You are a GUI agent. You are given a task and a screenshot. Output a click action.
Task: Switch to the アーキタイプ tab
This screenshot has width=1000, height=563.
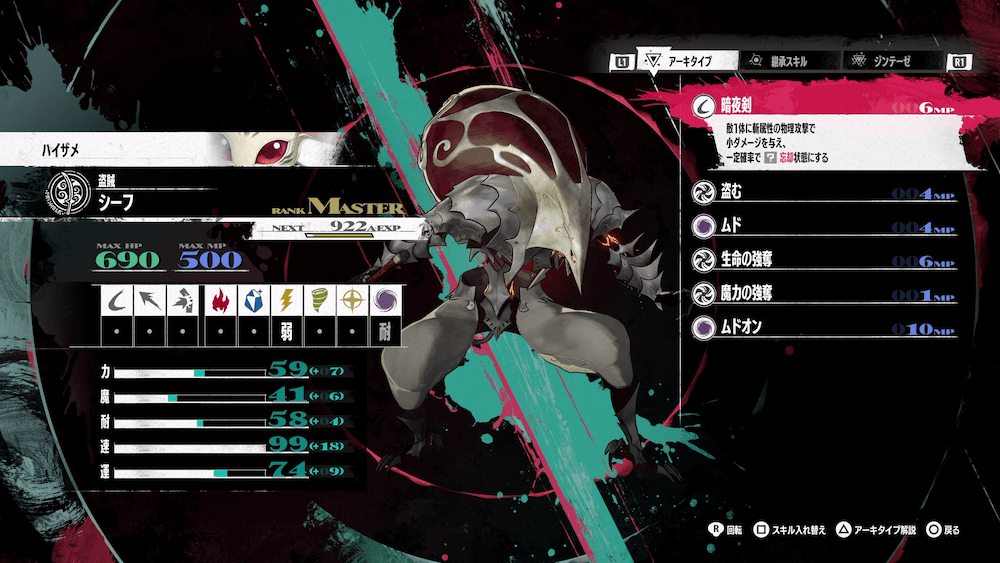685,61
